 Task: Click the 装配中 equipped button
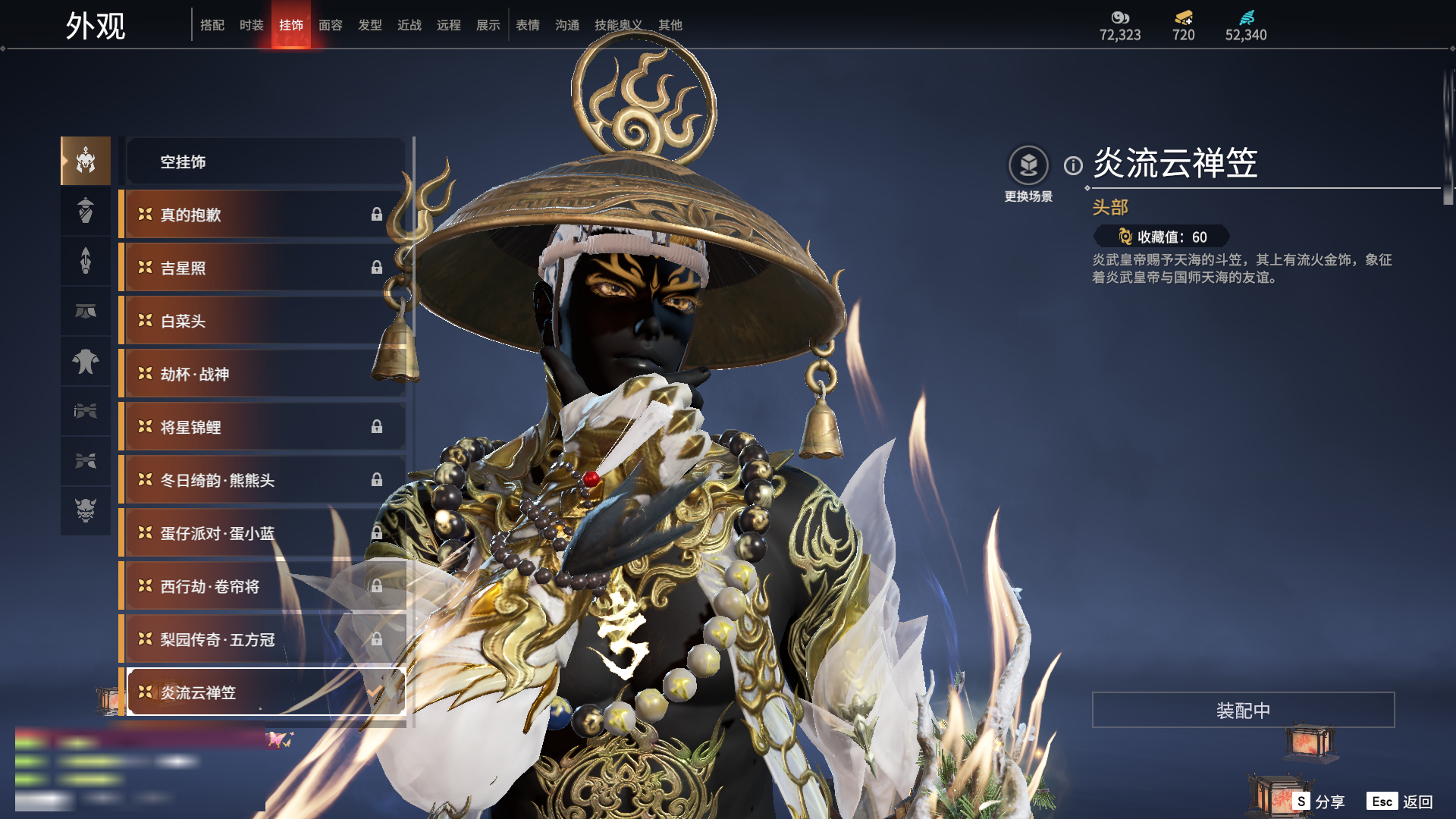coord(1243,710)
